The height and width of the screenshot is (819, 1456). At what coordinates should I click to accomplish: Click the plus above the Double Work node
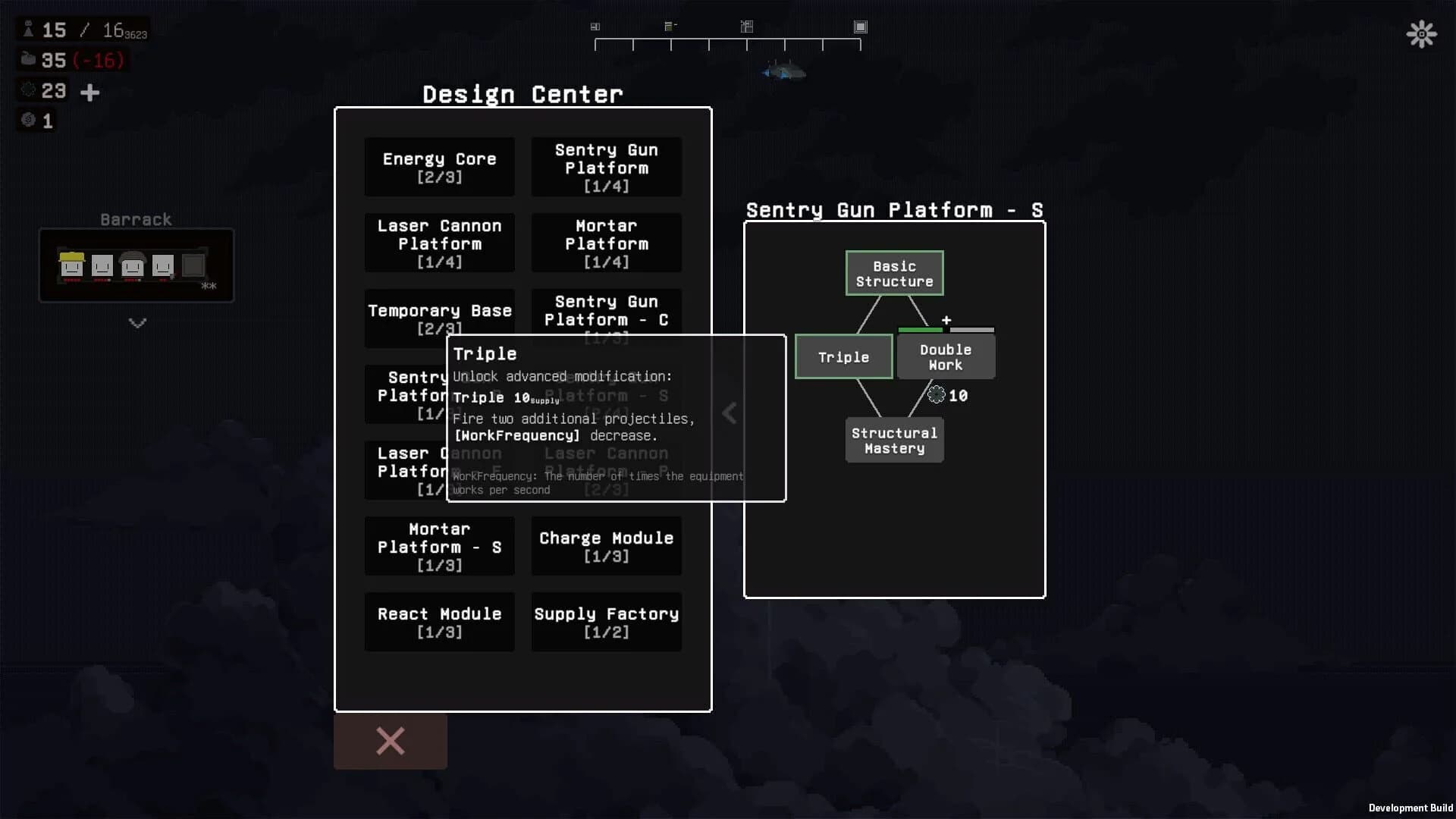pos(946,320)
